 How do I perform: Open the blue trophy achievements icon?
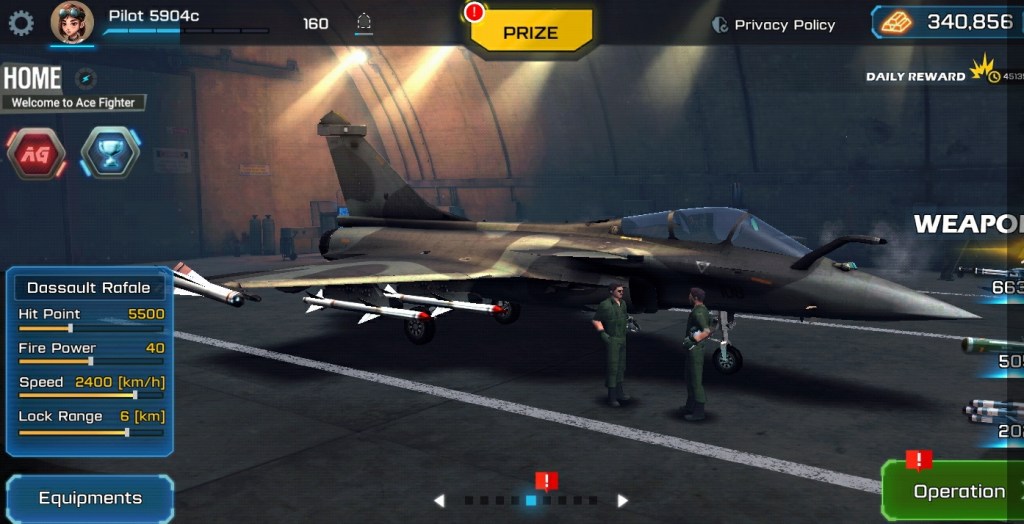click(110, 153)
